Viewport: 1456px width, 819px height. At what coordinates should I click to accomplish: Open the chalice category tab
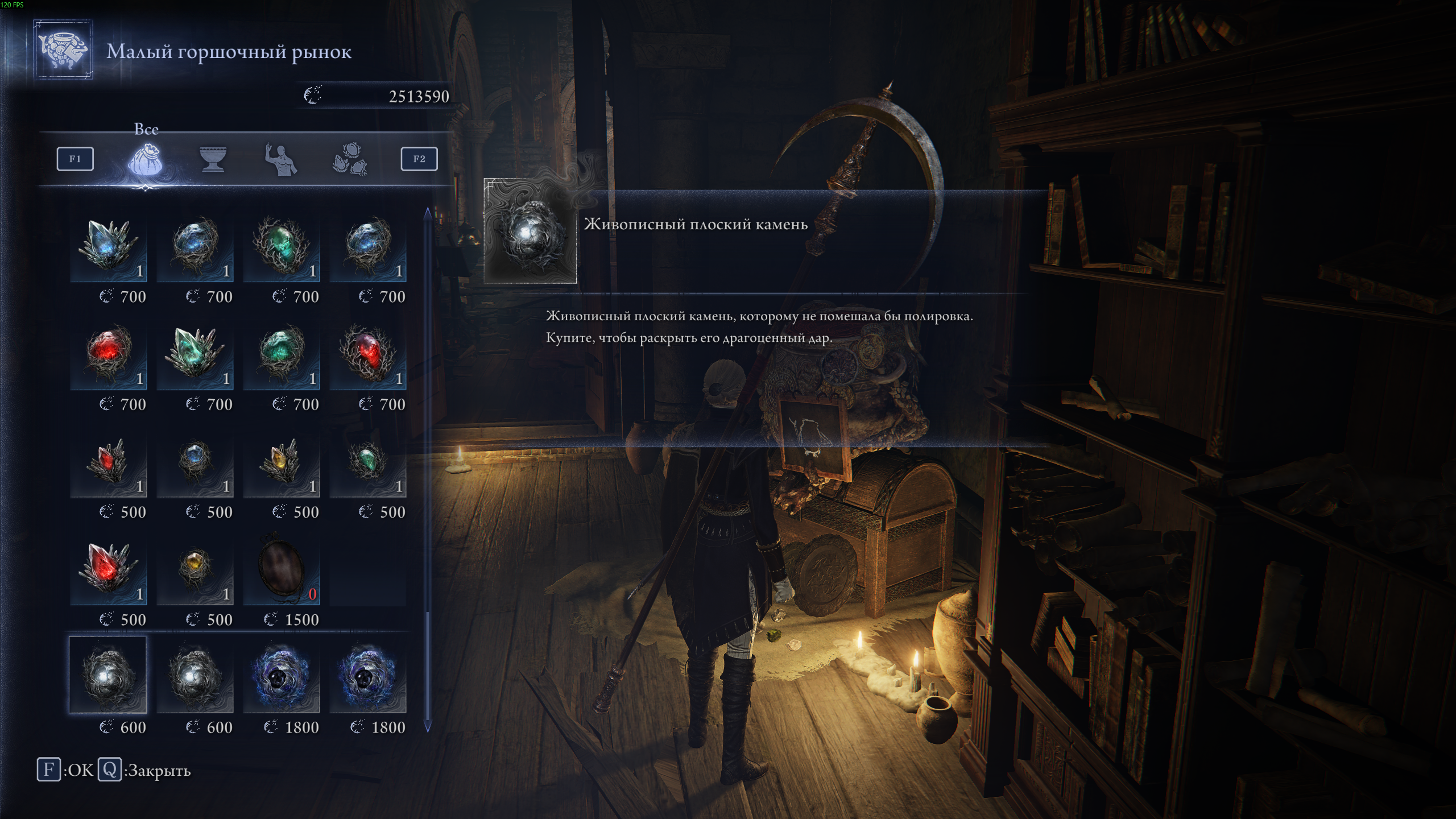[213, 159]
